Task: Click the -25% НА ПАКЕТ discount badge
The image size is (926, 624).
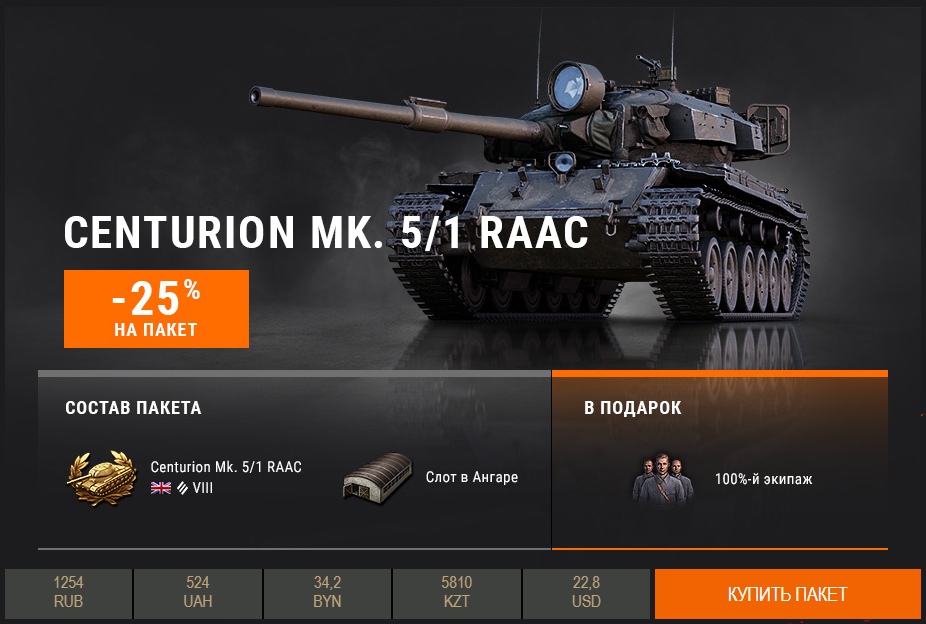Action: [156, 308]
